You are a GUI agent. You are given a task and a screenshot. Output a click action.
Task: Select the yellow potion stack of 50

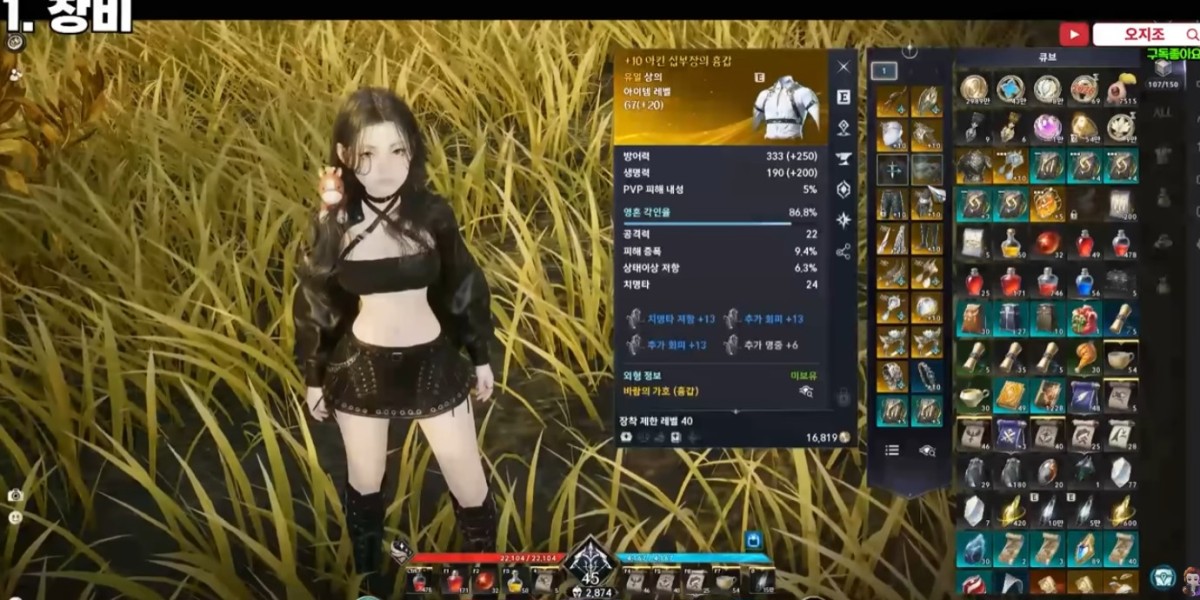click(1011, 243)
